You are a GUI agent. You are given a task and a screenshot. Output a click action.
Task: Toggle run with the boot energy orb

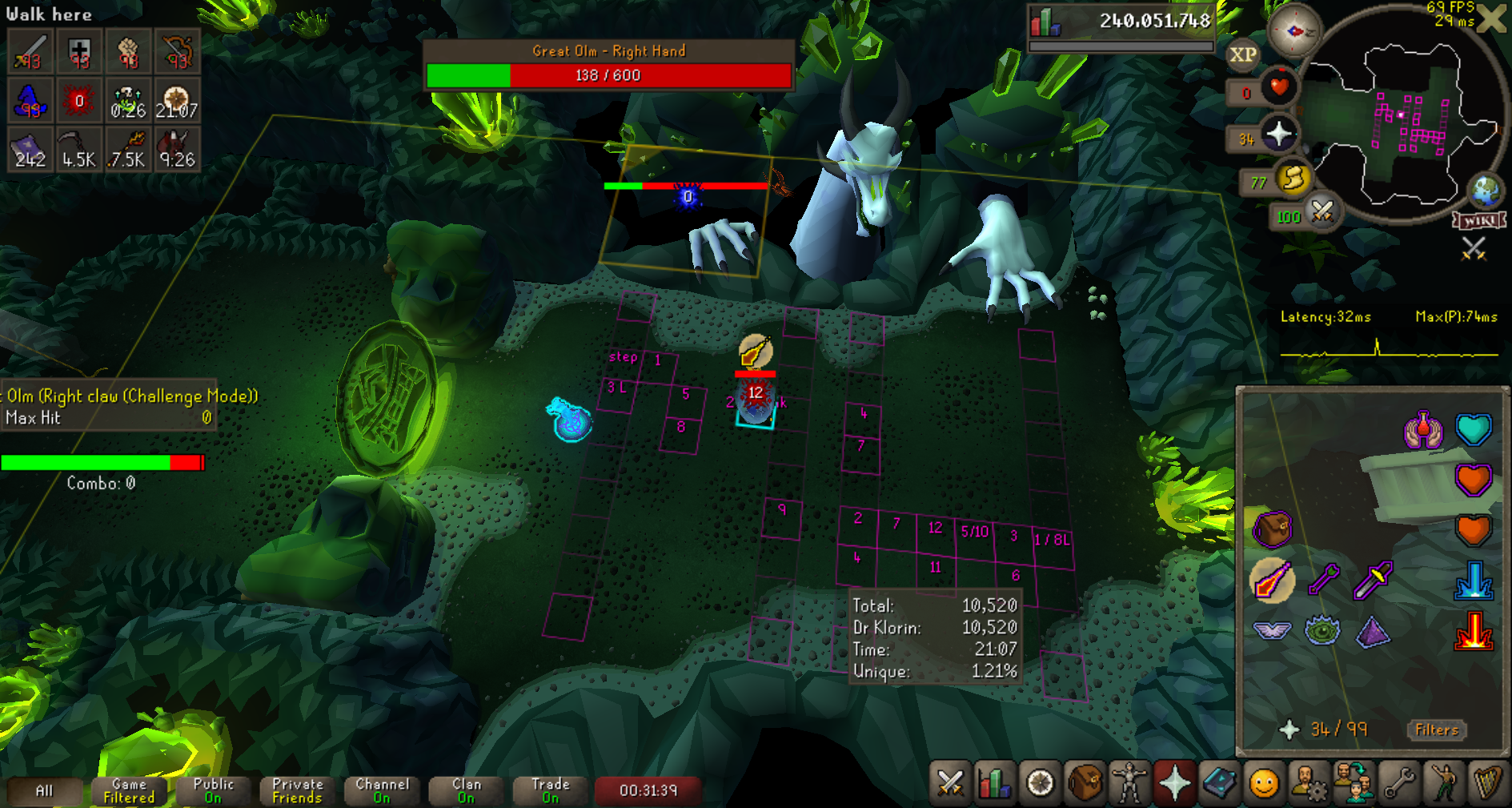[1293, 179]
